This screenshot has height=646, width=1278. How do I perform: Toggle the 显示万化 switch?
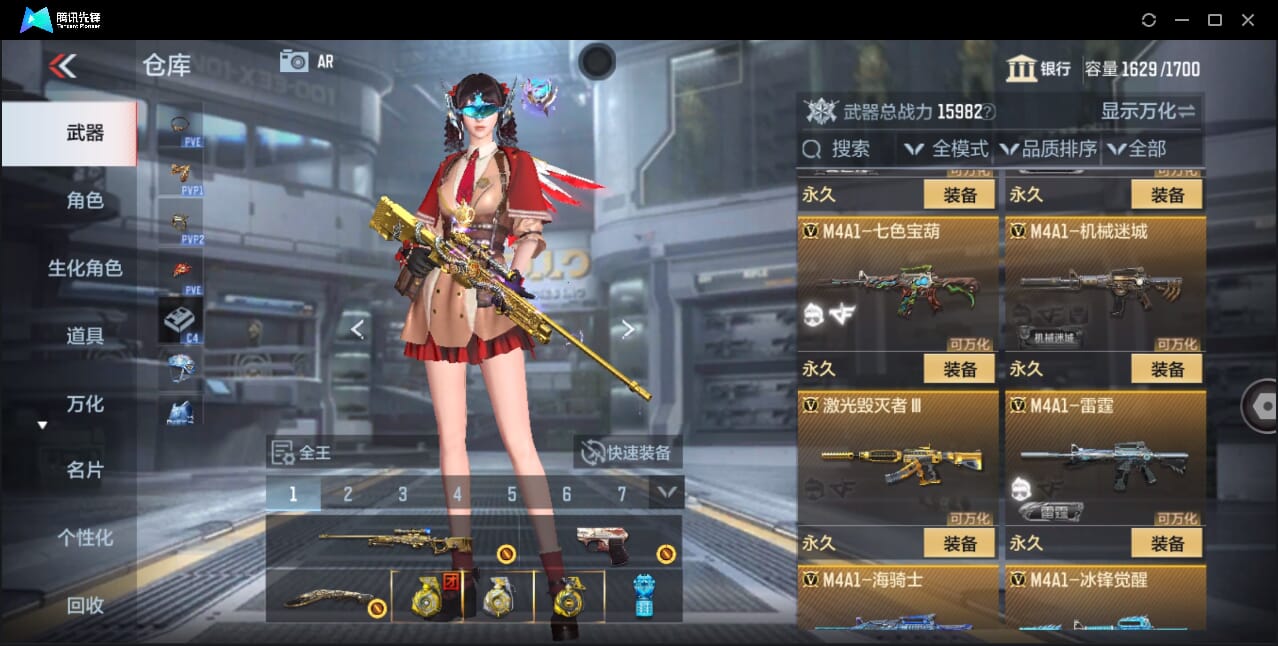pyautogui.click(x=1148, y=111)
